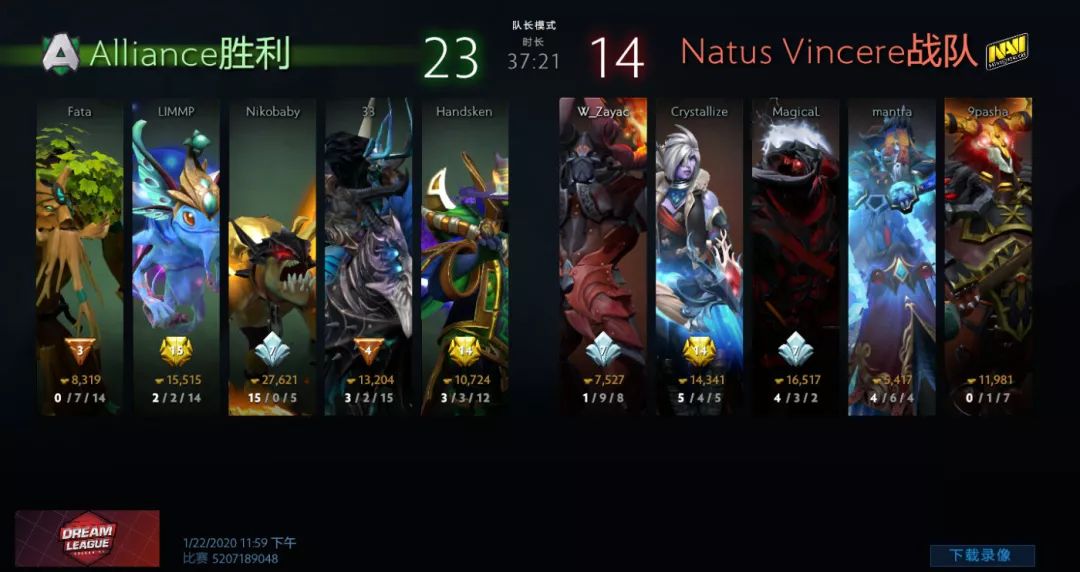Viewport: 1080px width, 572px height.
Task: Click the 下载录像 download replay button
Action: pos(982,555)
